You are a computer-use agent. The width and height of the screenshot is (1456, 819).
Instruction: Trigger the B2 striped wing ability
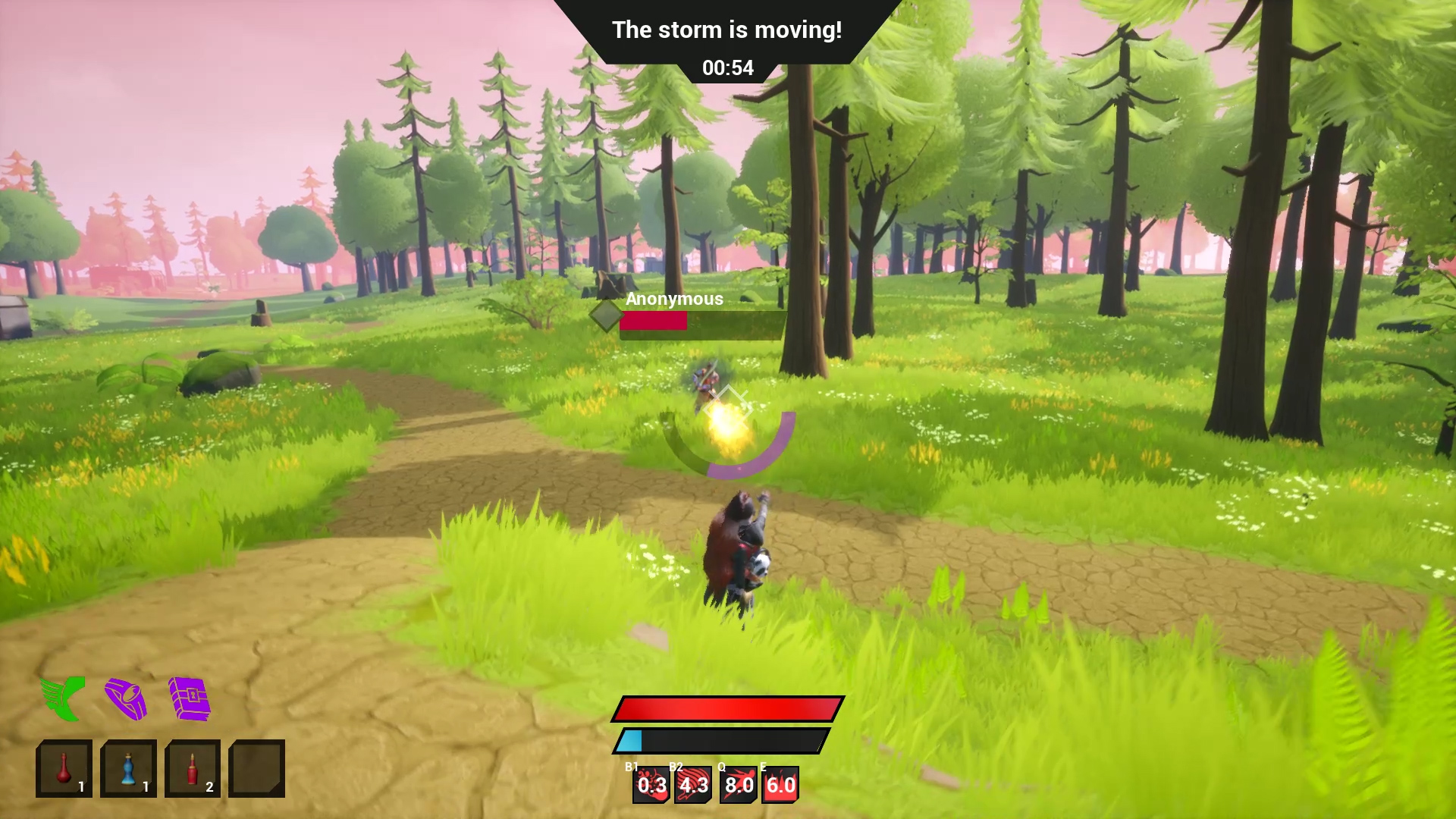[x=693, y=785]
